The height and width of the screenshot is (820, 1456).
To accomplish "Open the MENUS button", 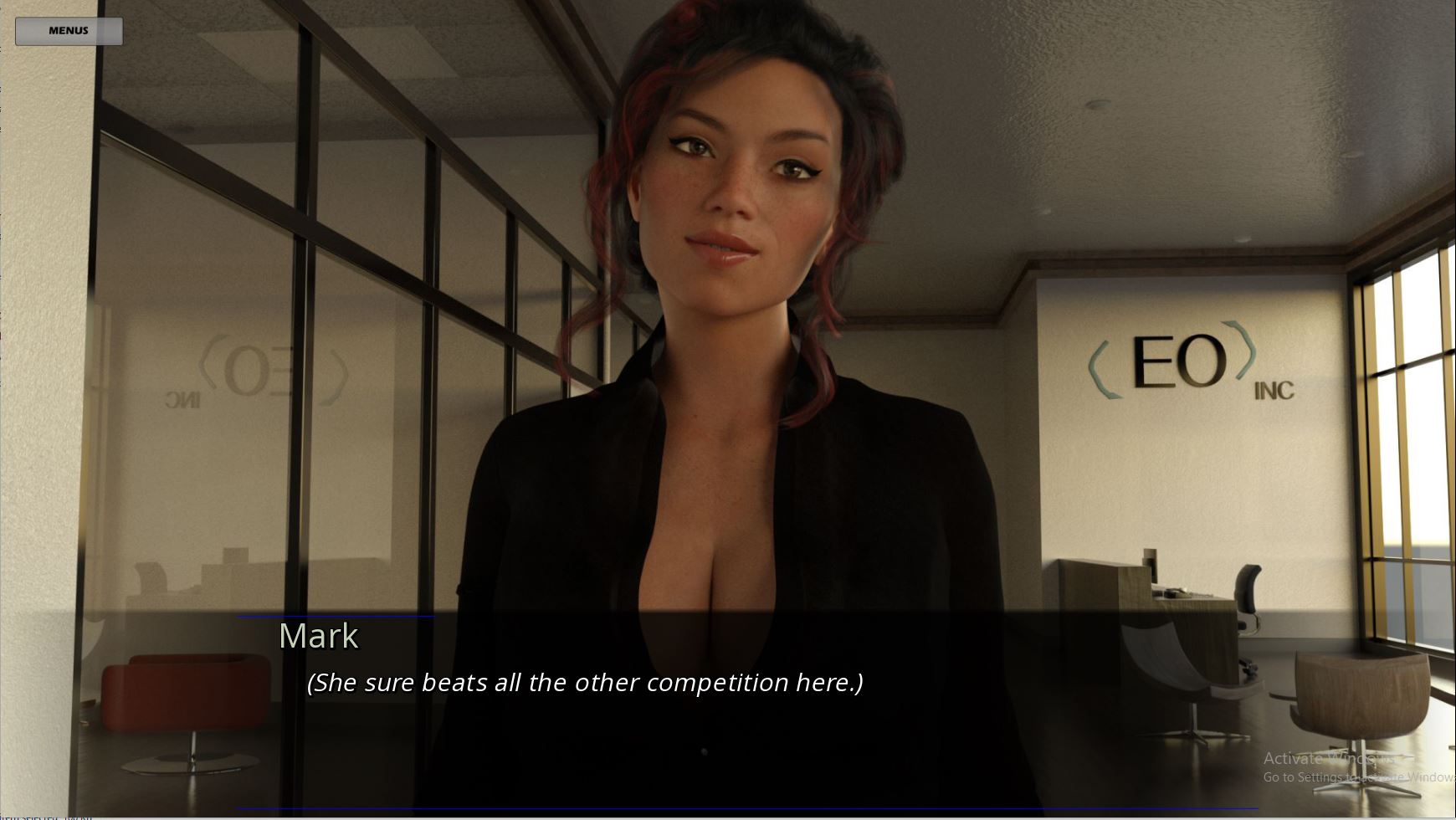I will [69, 31].
